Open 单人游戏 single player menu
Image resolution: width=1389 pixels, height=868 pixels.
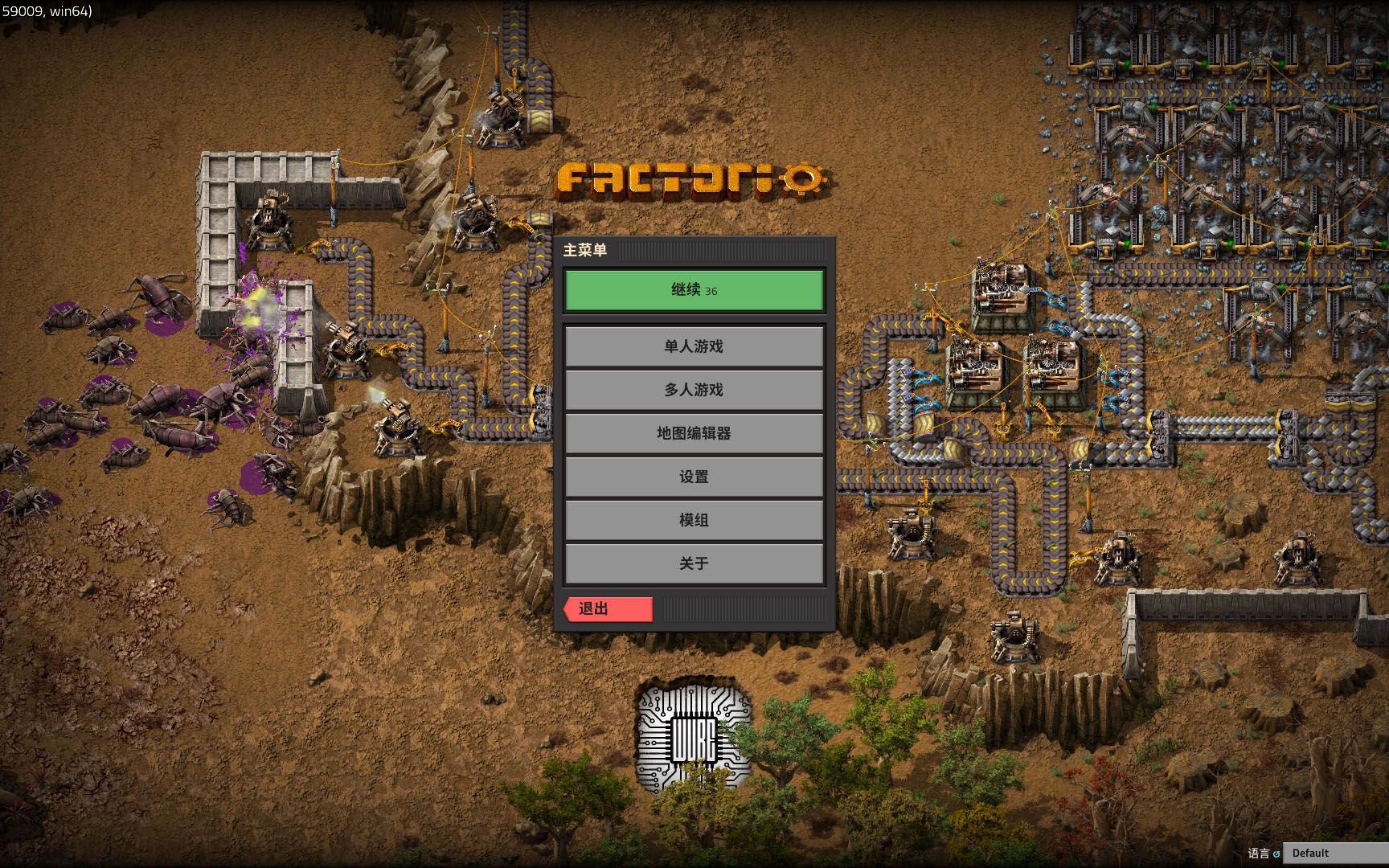pyautogui.click(x=694, y=346)
